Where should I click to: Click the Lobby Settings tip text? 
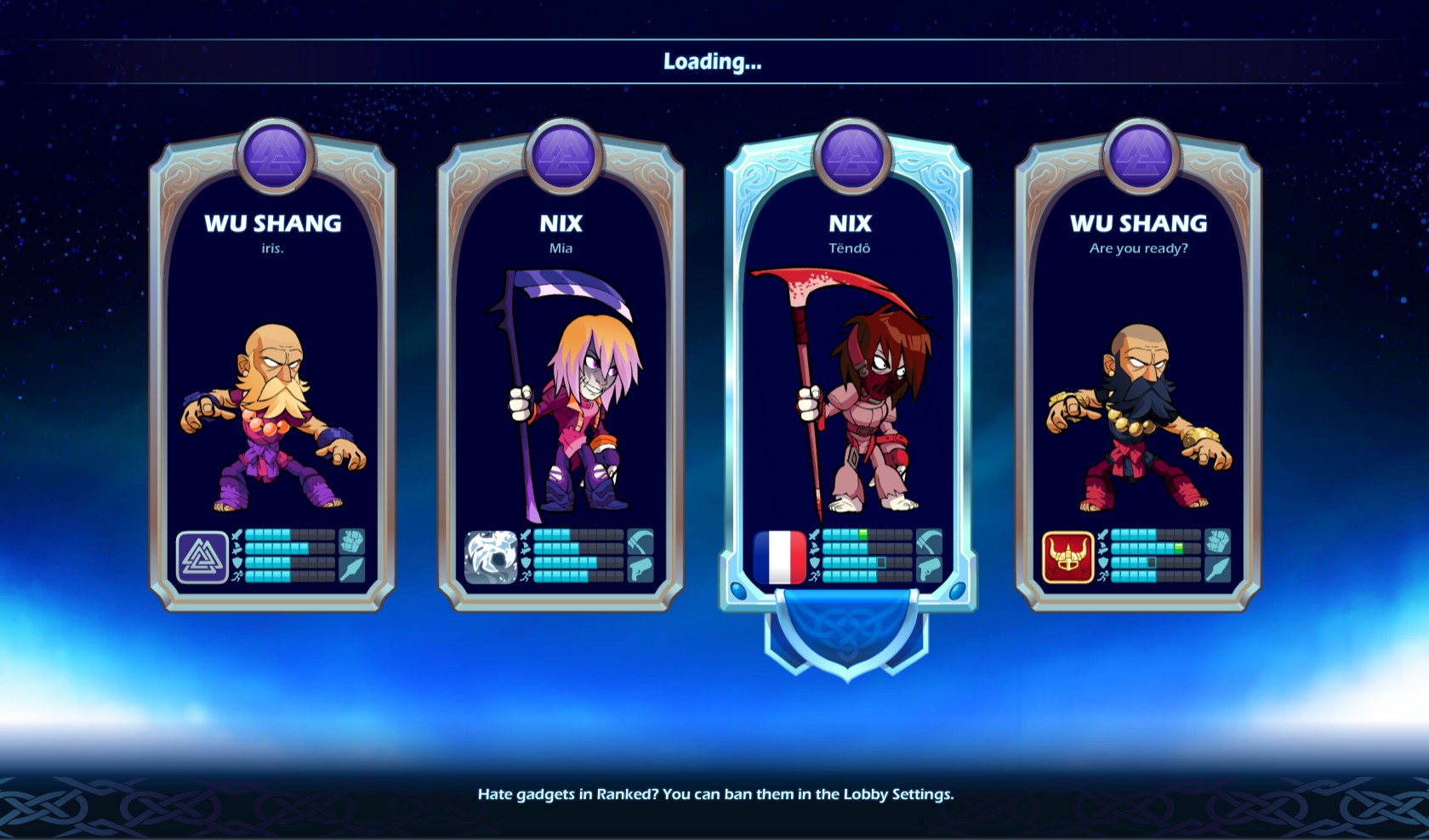tap(714, 794)
